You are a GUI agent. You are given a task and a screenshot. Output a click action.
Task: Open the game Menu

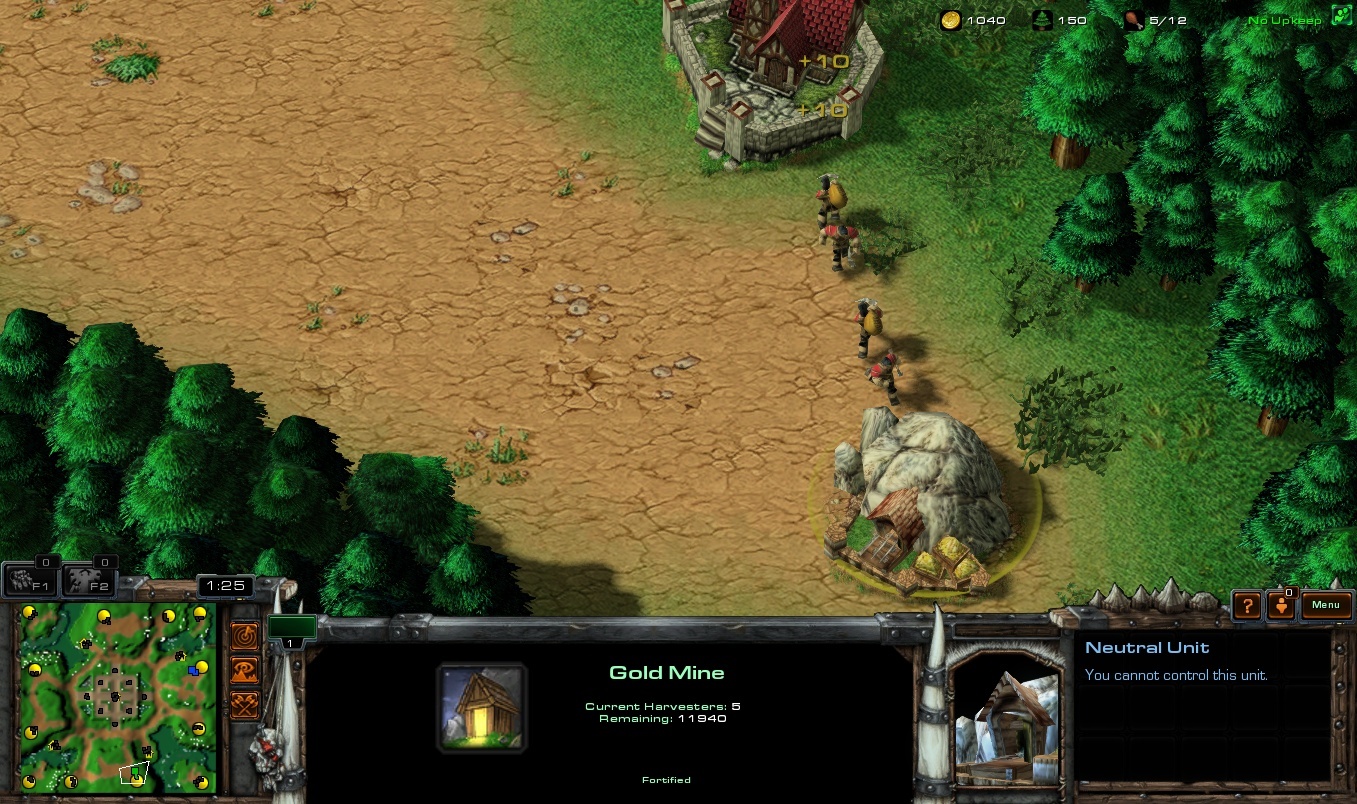point(1326,605)
